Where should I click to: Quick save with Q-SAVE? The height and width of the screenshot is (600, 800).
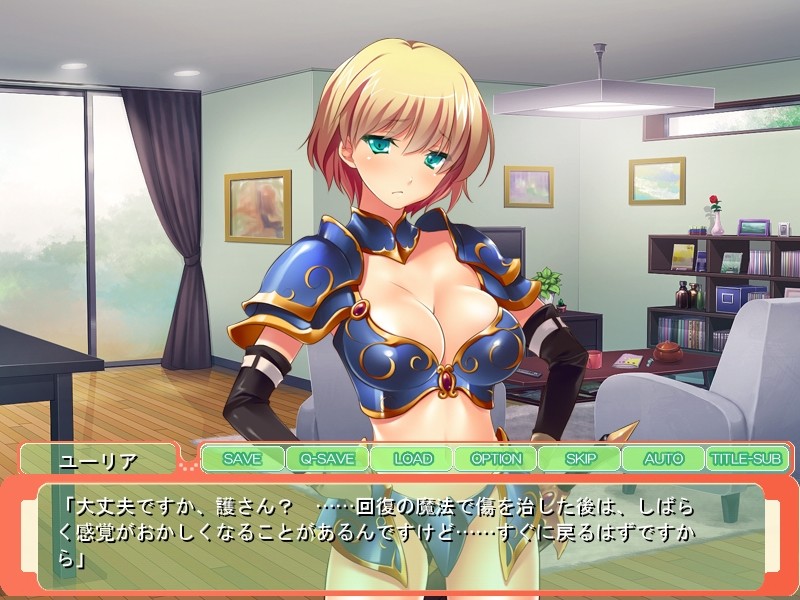(327, 459)
